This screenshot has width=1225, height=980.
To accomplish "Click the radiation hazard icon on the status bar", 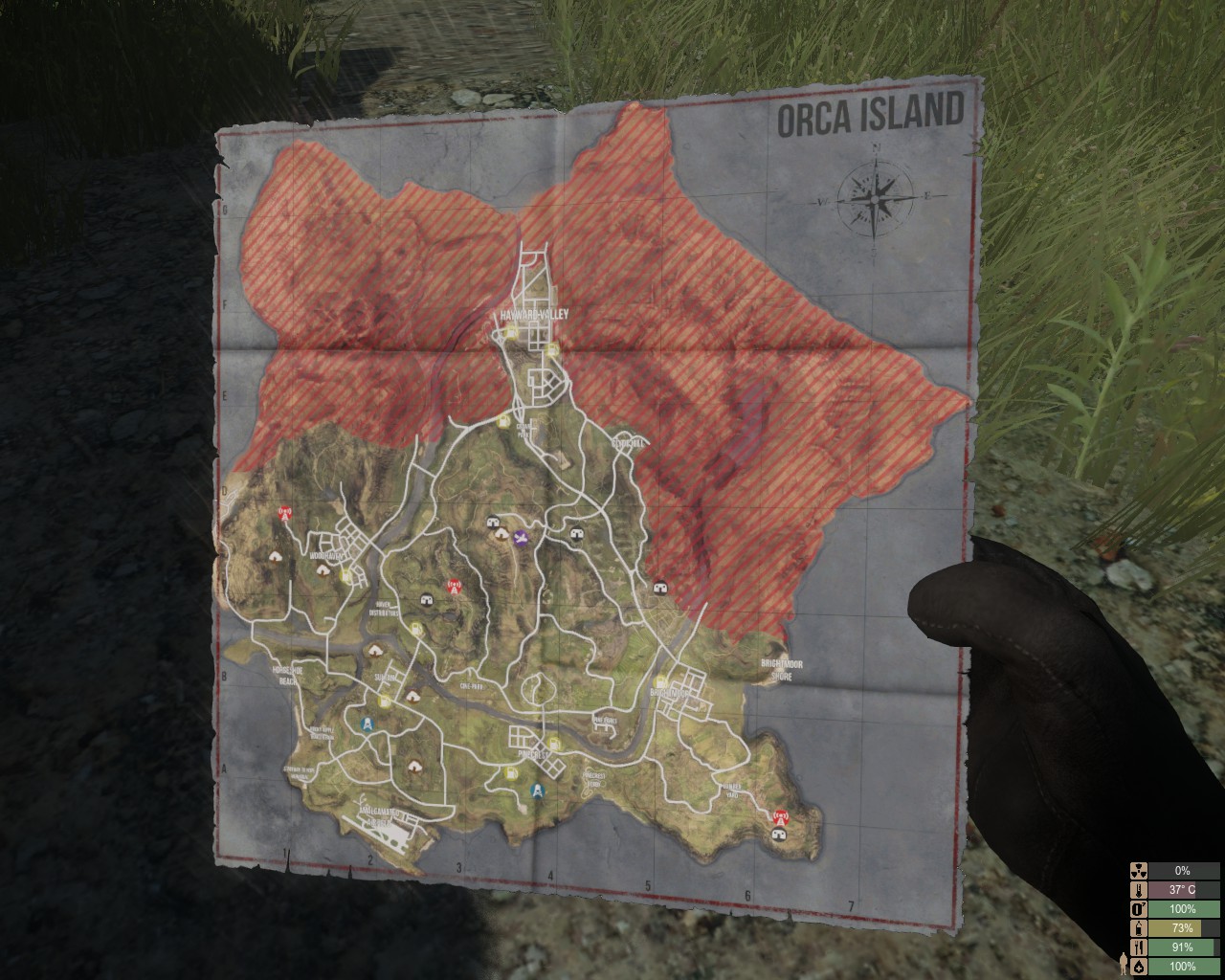I will point(1139,871).
